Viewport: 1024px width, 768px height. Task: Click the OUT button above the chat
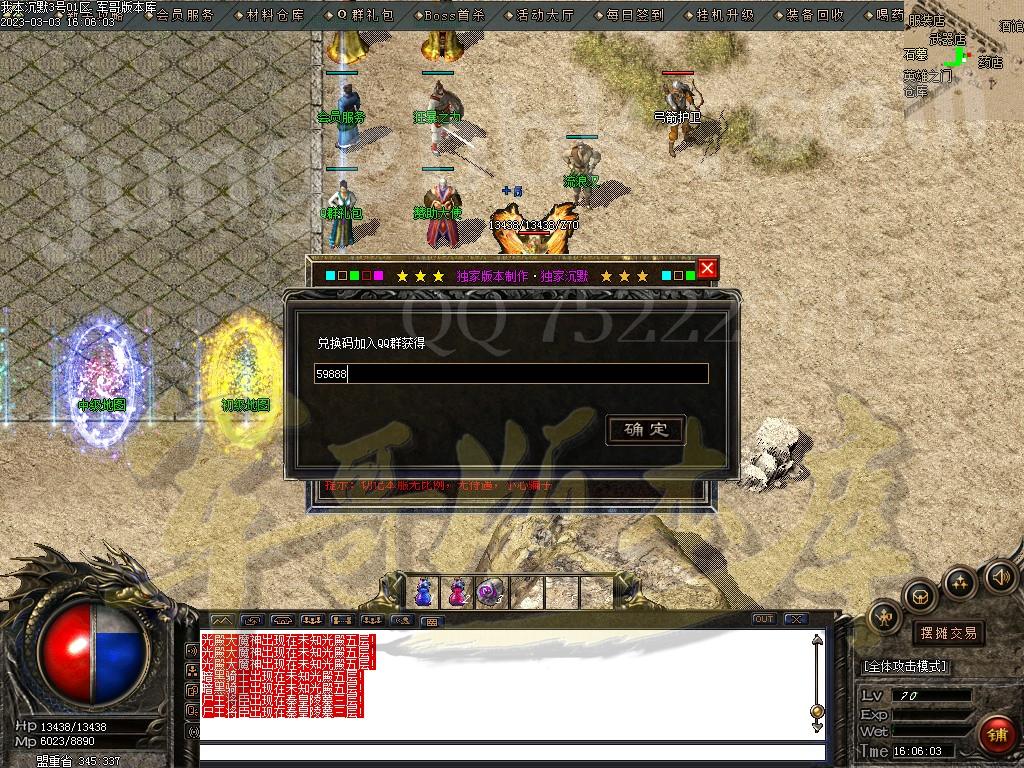(x=764, y=619)
